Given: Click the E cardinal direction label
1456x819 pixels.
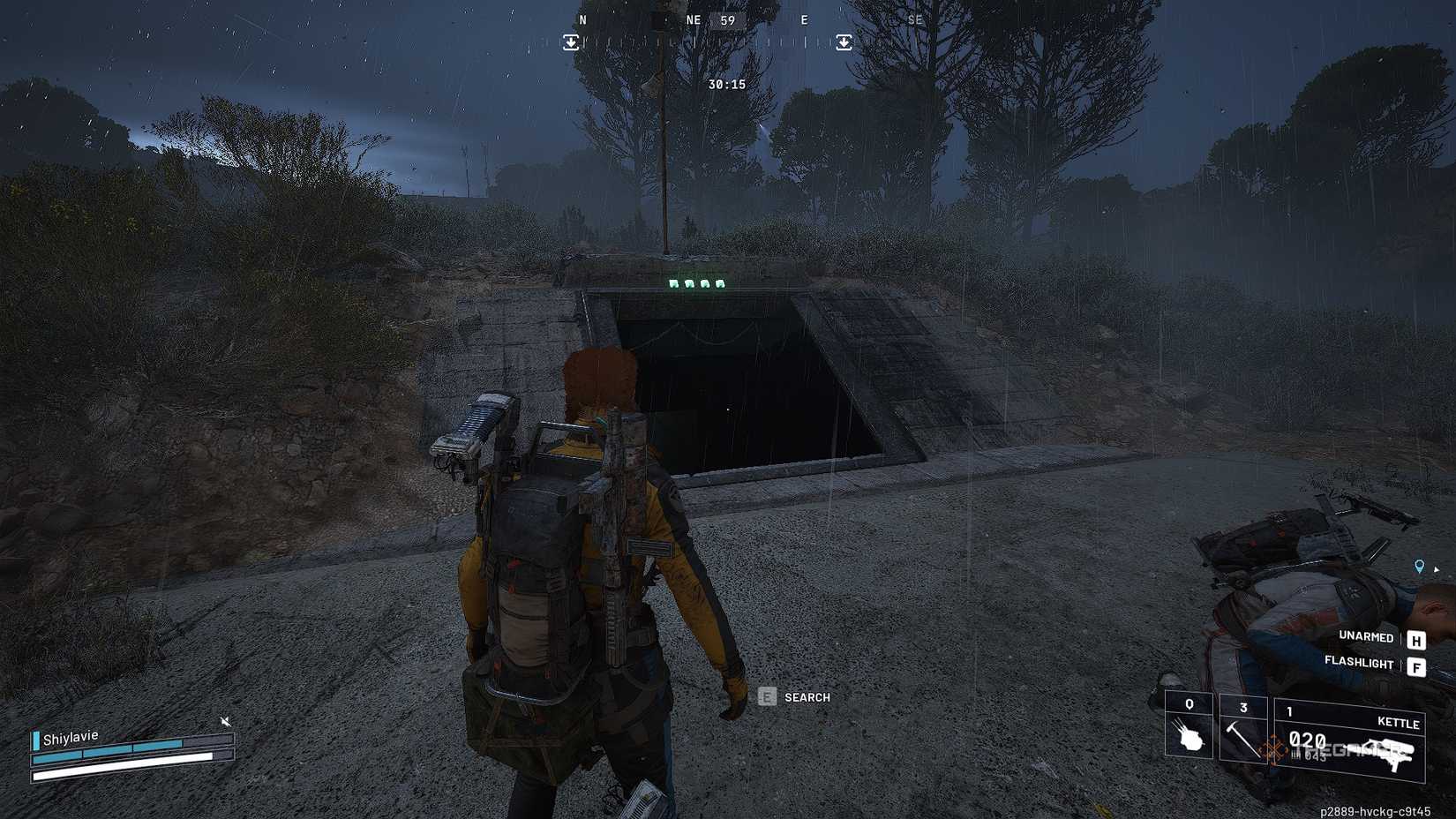Looking at the screenshot, I should point(804,19).
